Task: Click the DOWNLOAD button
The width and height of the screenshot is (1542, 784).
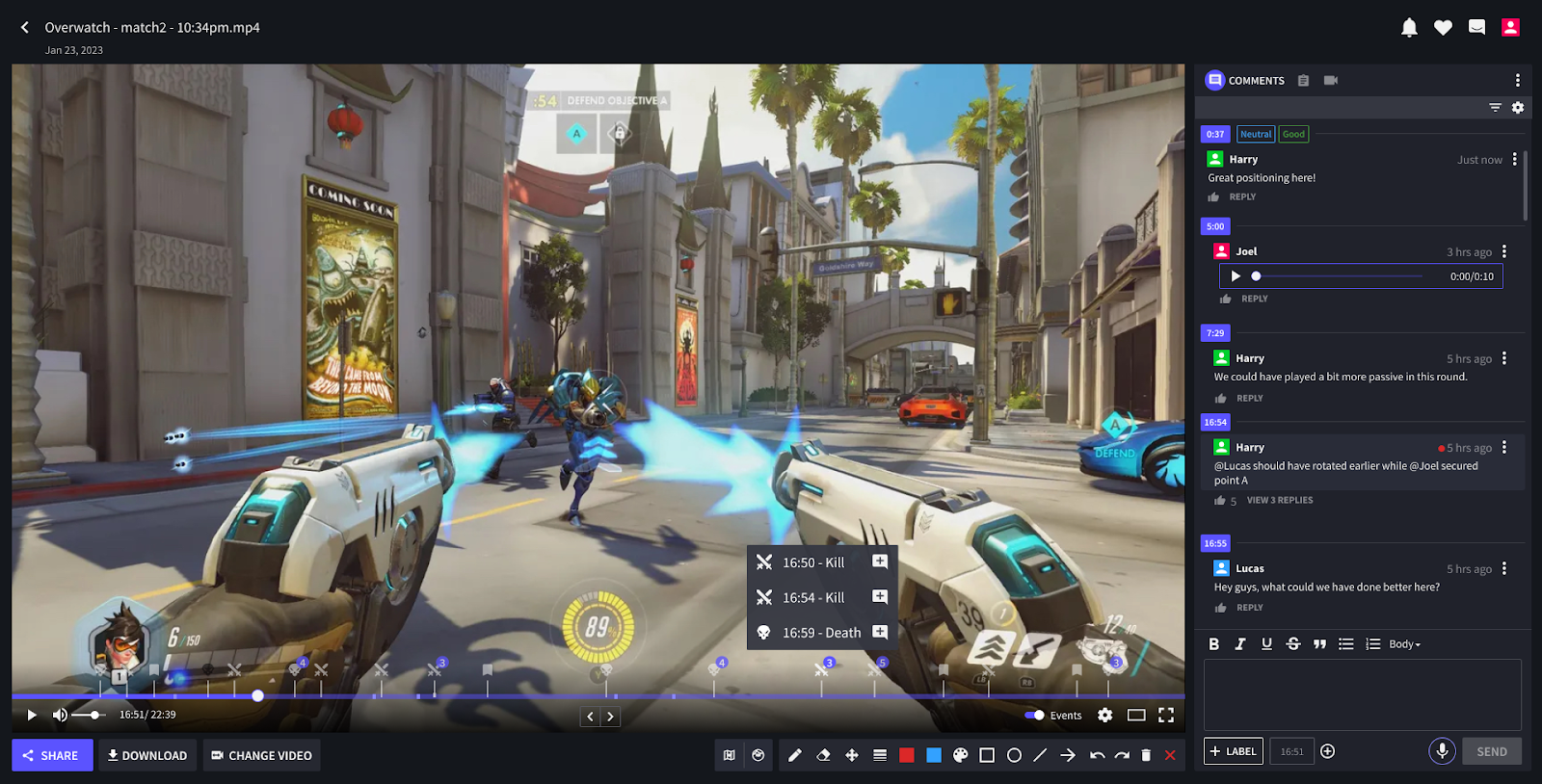Action: (146, 755)
